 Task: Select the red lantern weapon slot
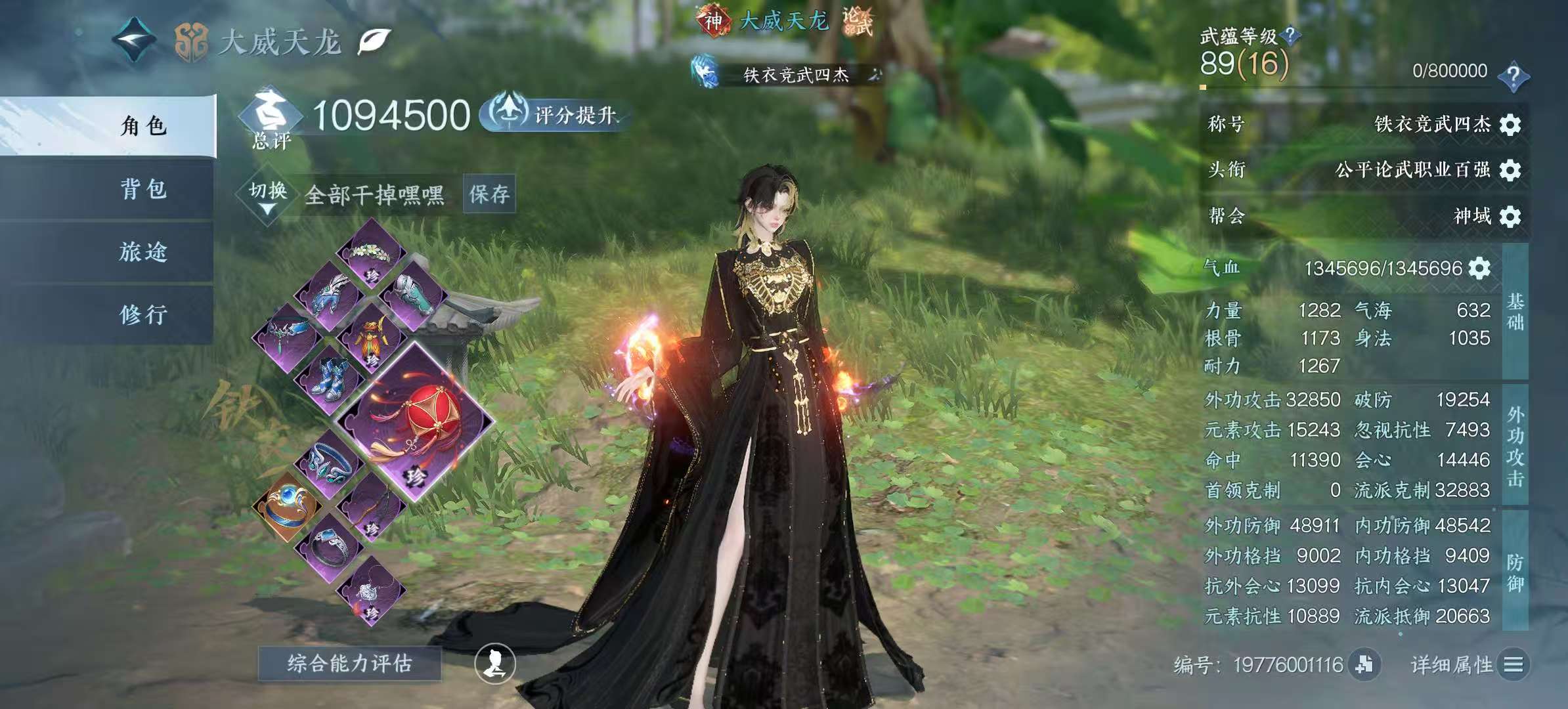click(415, 420)
